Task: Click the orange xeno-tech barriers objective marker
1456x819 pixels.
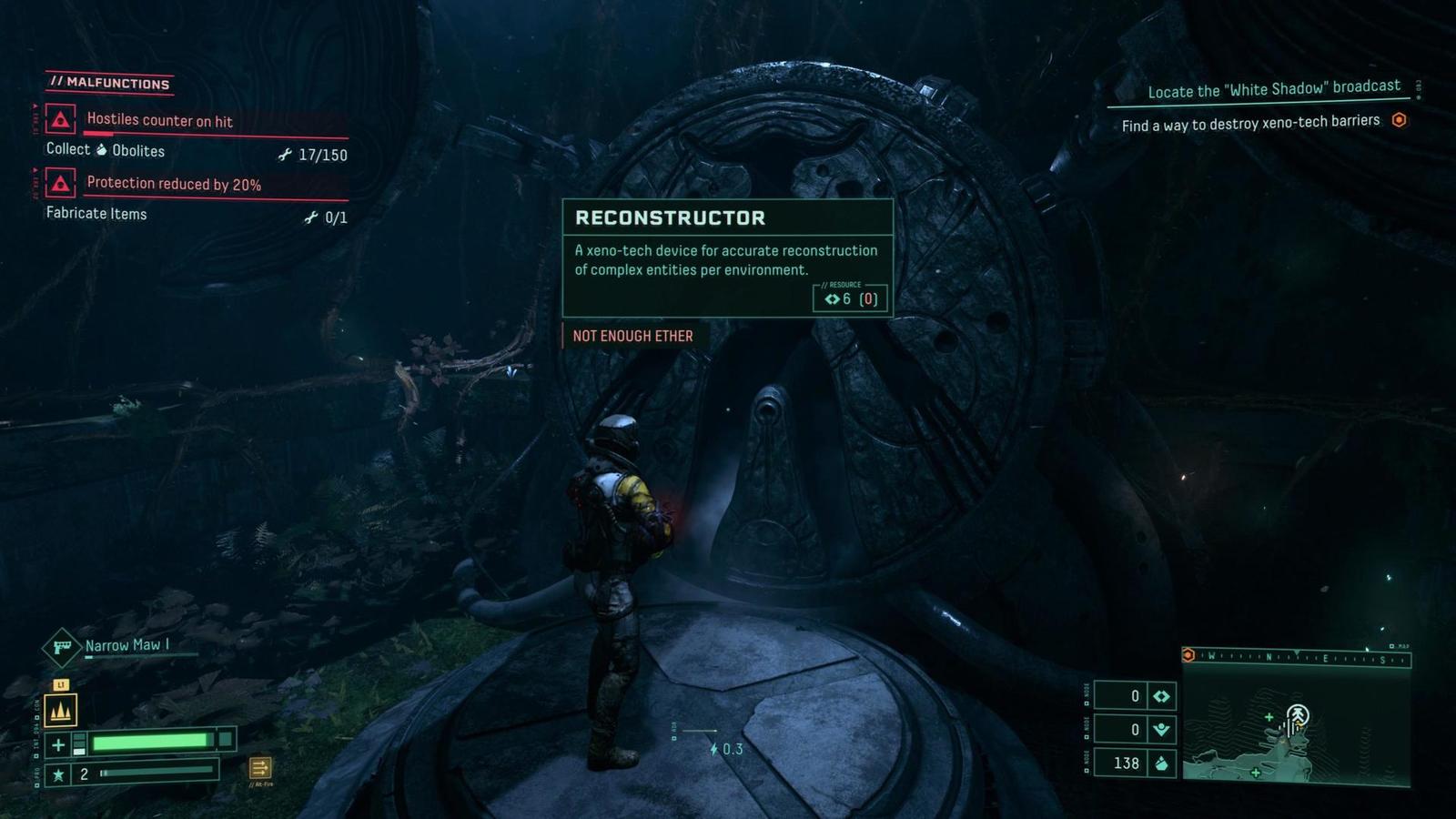Action: tap(1400, 120)
